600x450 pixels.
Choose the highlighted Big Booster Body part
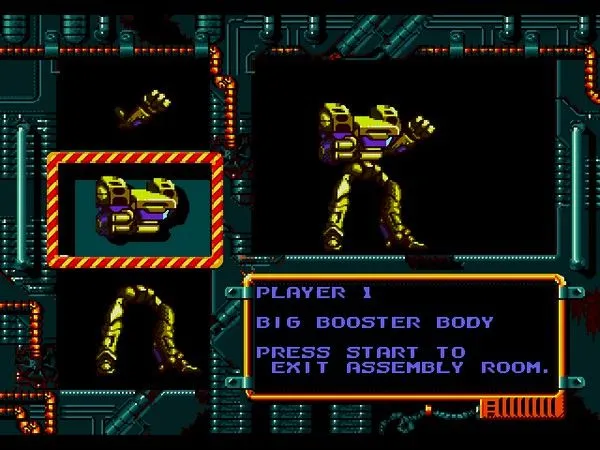tap(134, 210)
